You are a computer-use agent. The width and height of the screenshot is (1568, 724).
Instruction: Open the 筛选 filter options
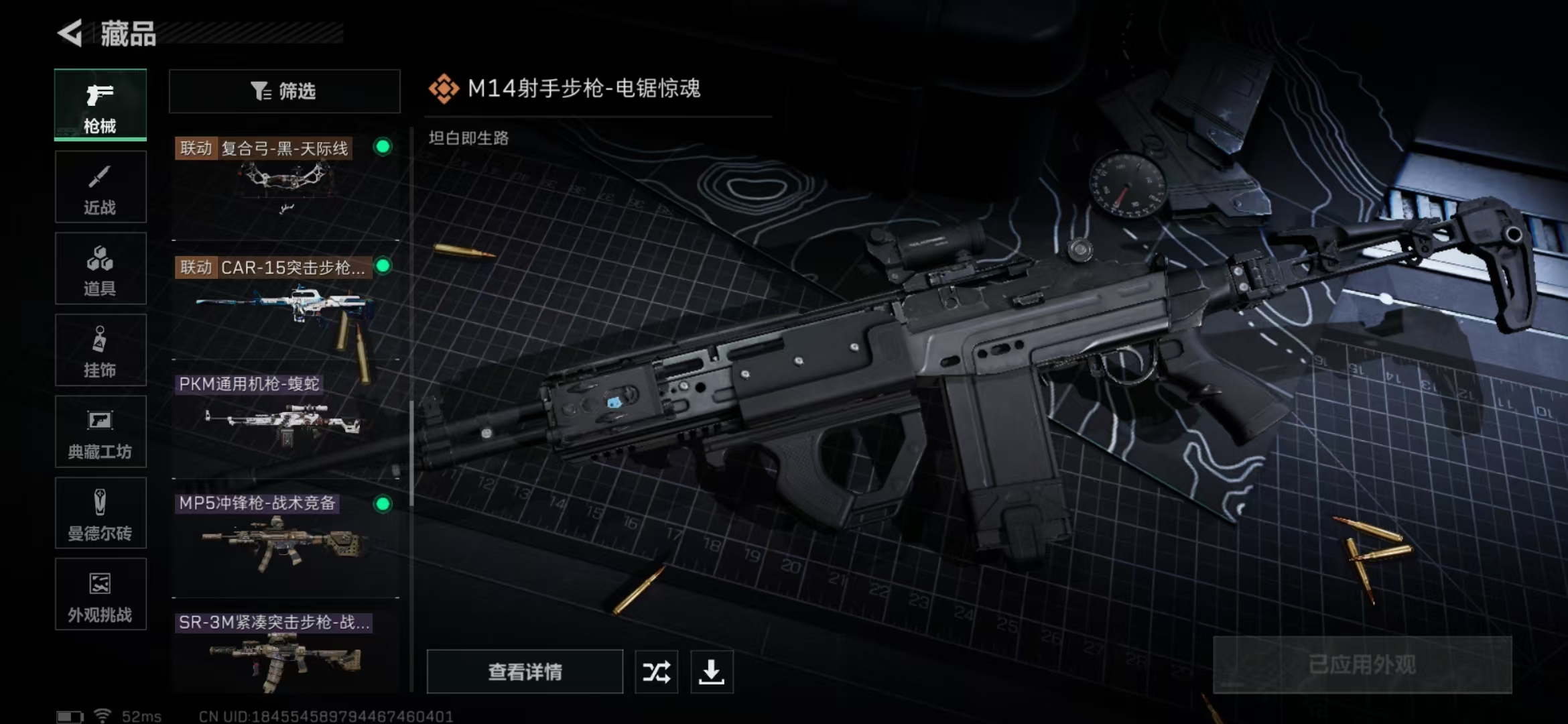[x=285, y=91]
